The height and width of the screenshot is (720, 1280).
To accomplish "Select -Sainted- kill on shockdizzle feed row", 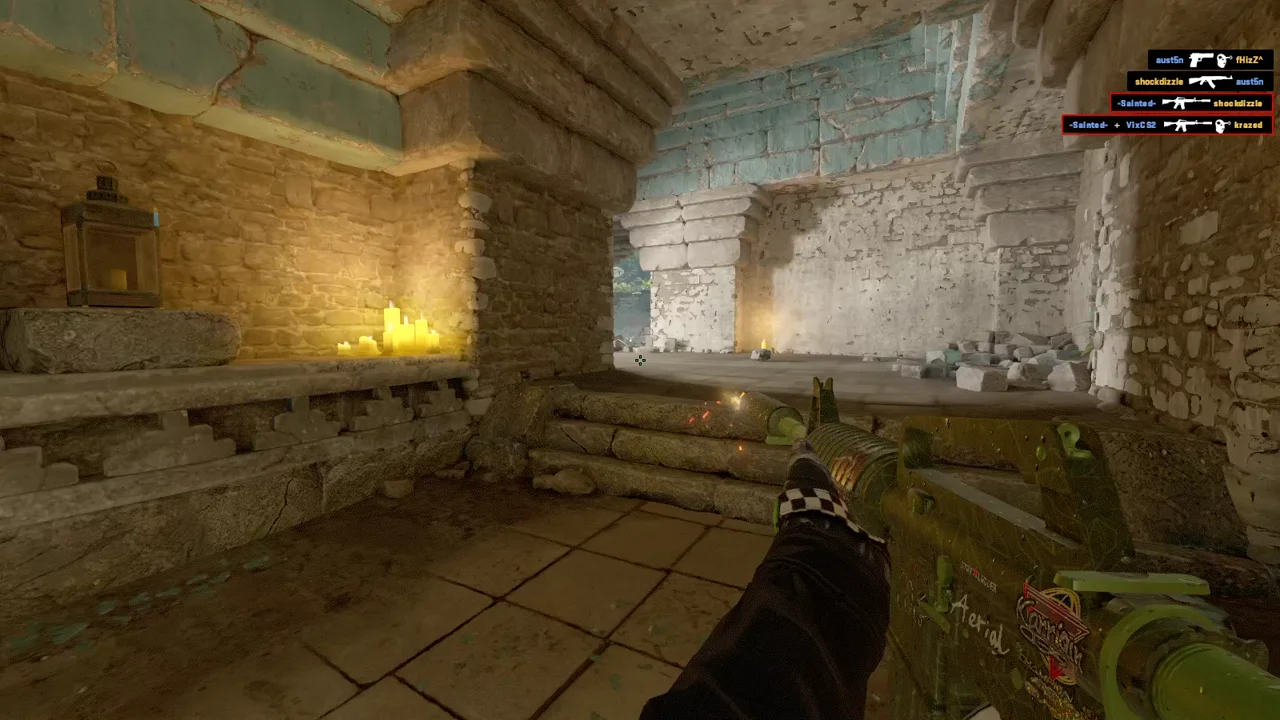I will coord(1190,103).
